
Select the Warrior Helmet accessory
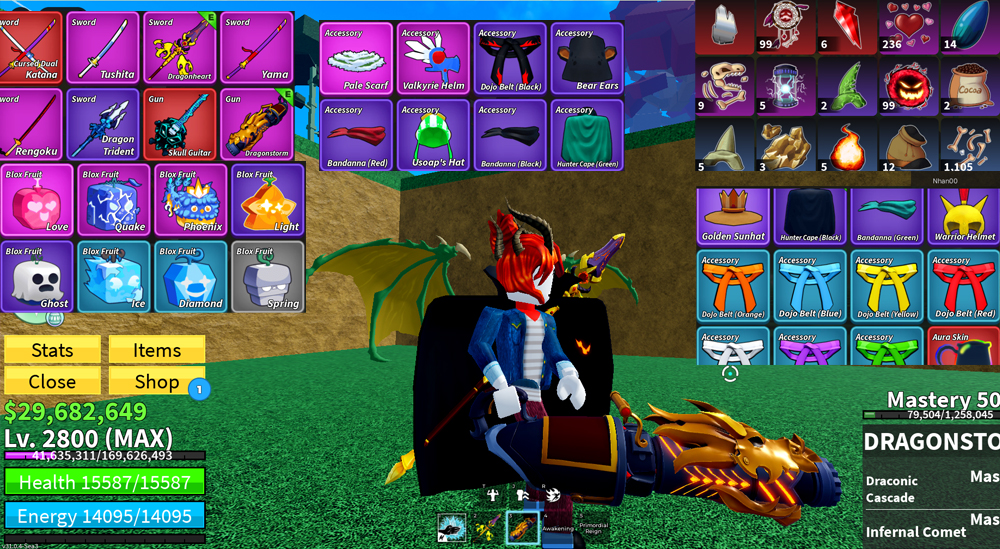pos(964,216)
